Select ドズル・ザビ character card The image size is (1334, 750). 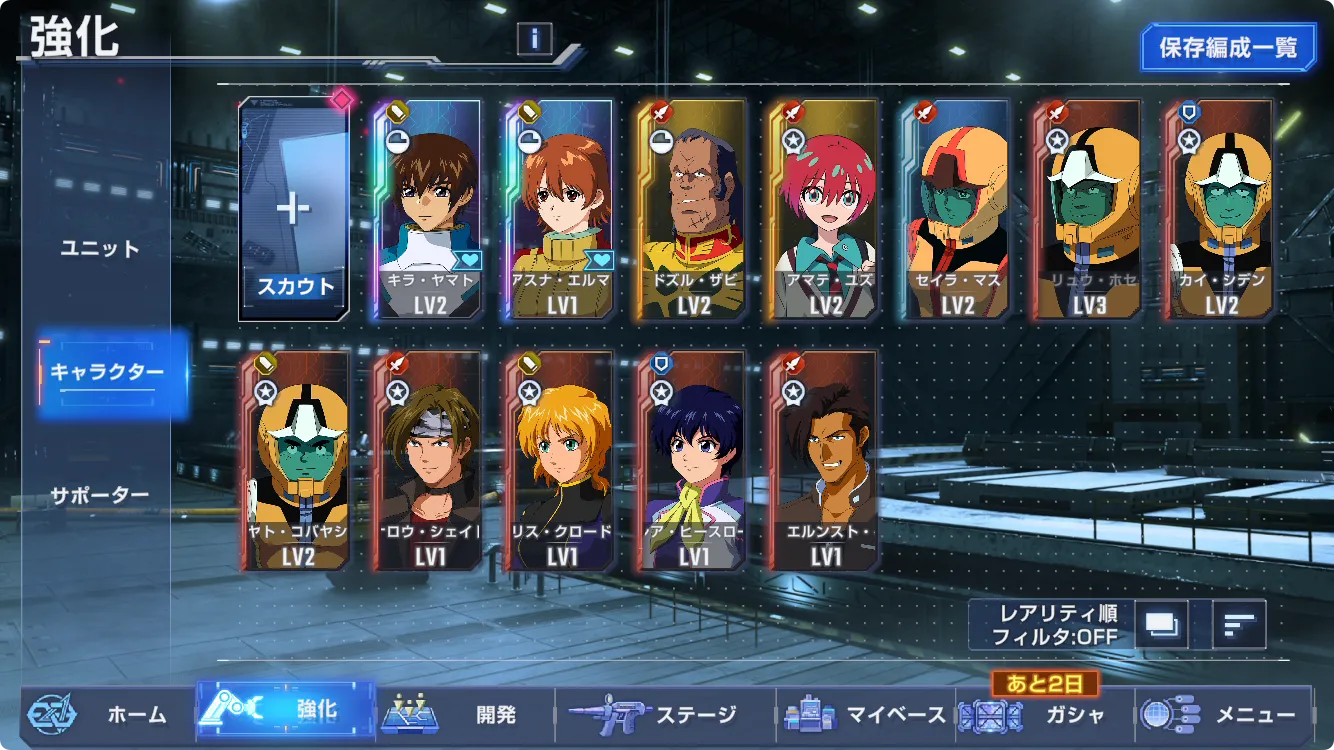coord(693,210)
